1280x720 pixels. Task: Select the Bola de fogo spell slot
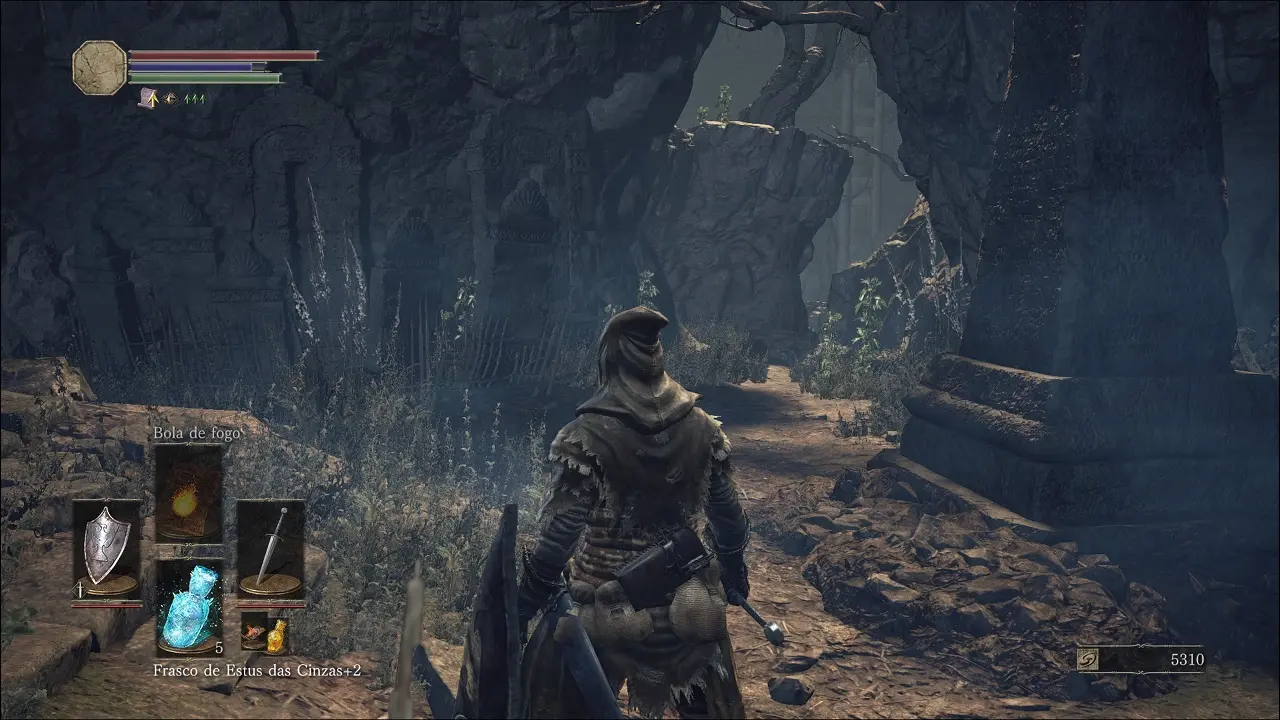pos(188,494)
